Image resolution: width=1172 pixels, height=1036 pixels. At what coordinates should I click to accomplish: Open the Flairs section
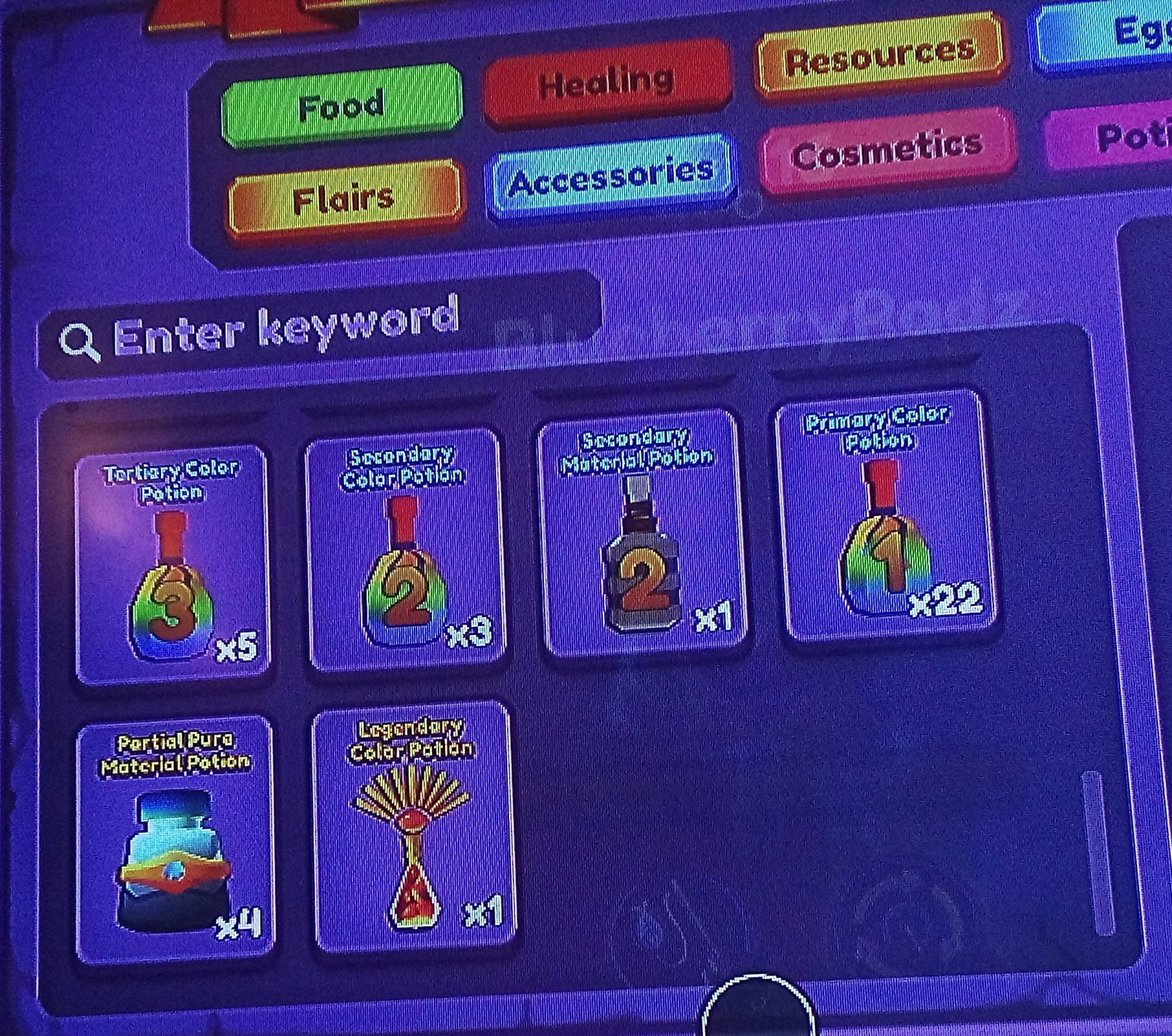[x=343, y=197]
